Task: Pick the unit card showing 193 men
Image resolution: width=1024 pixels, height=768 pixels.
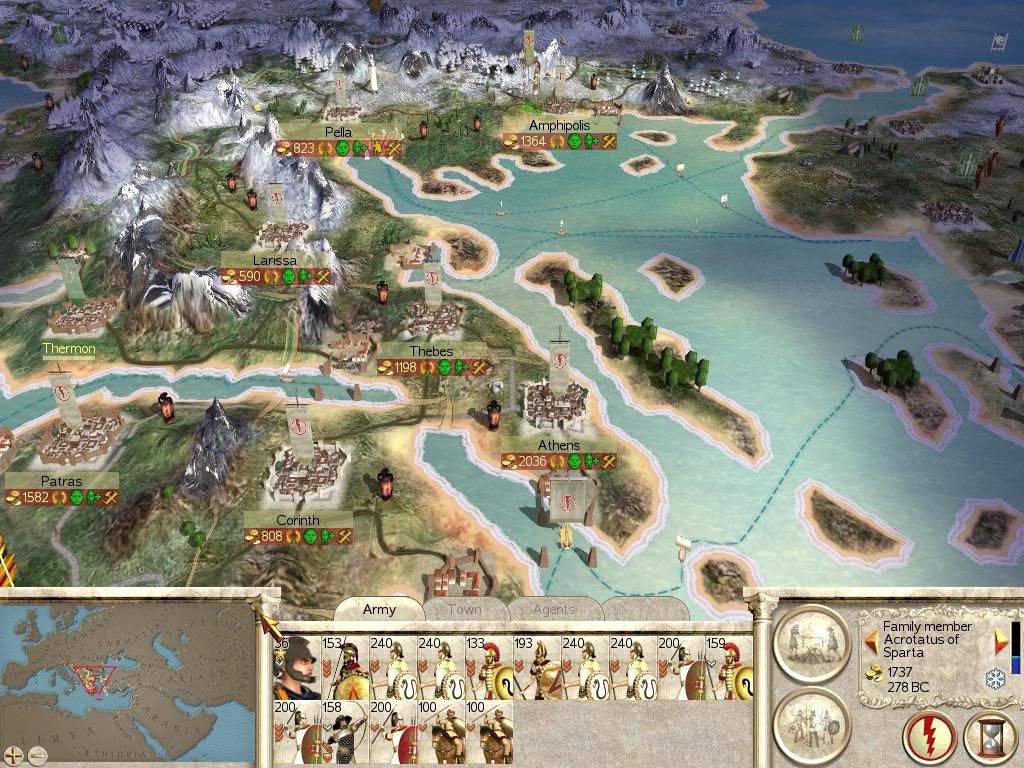Action: (x=536, y=667)
